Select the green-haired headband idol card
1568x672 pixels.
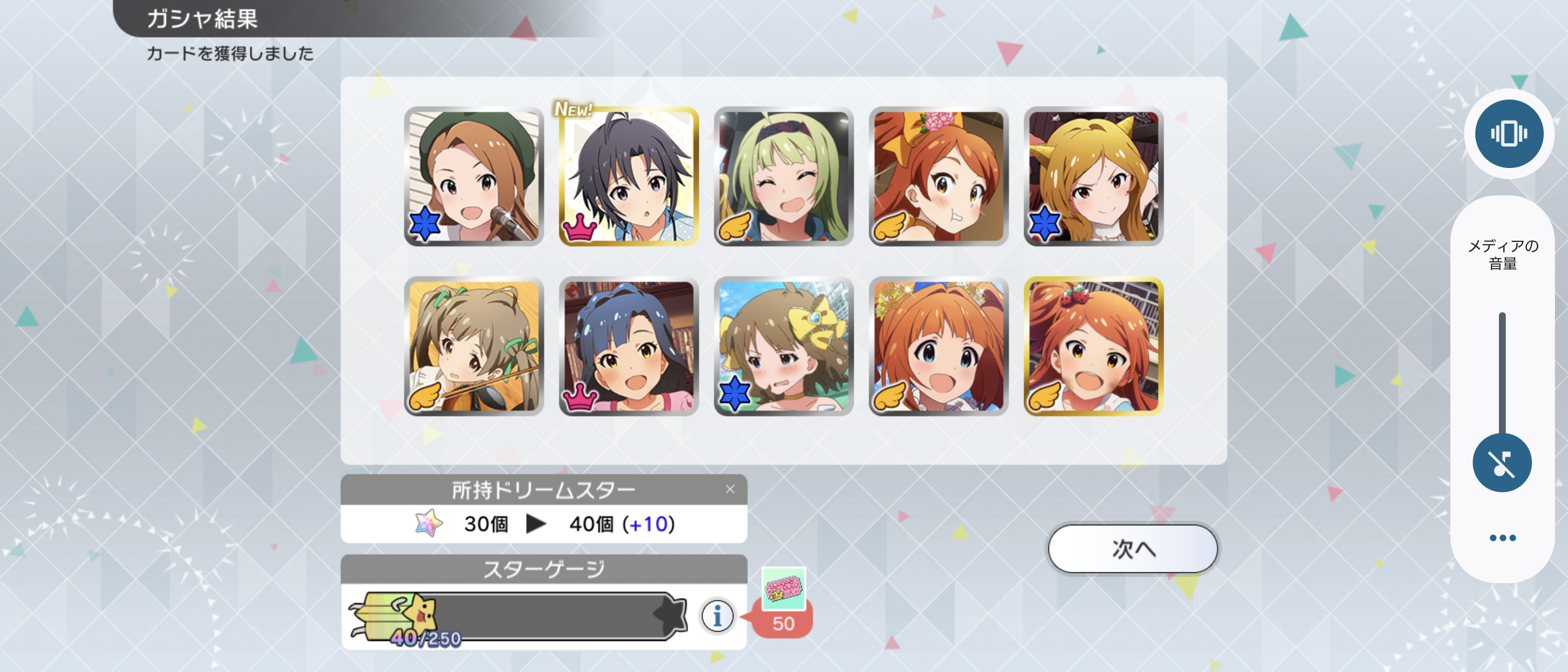point(783,177)
